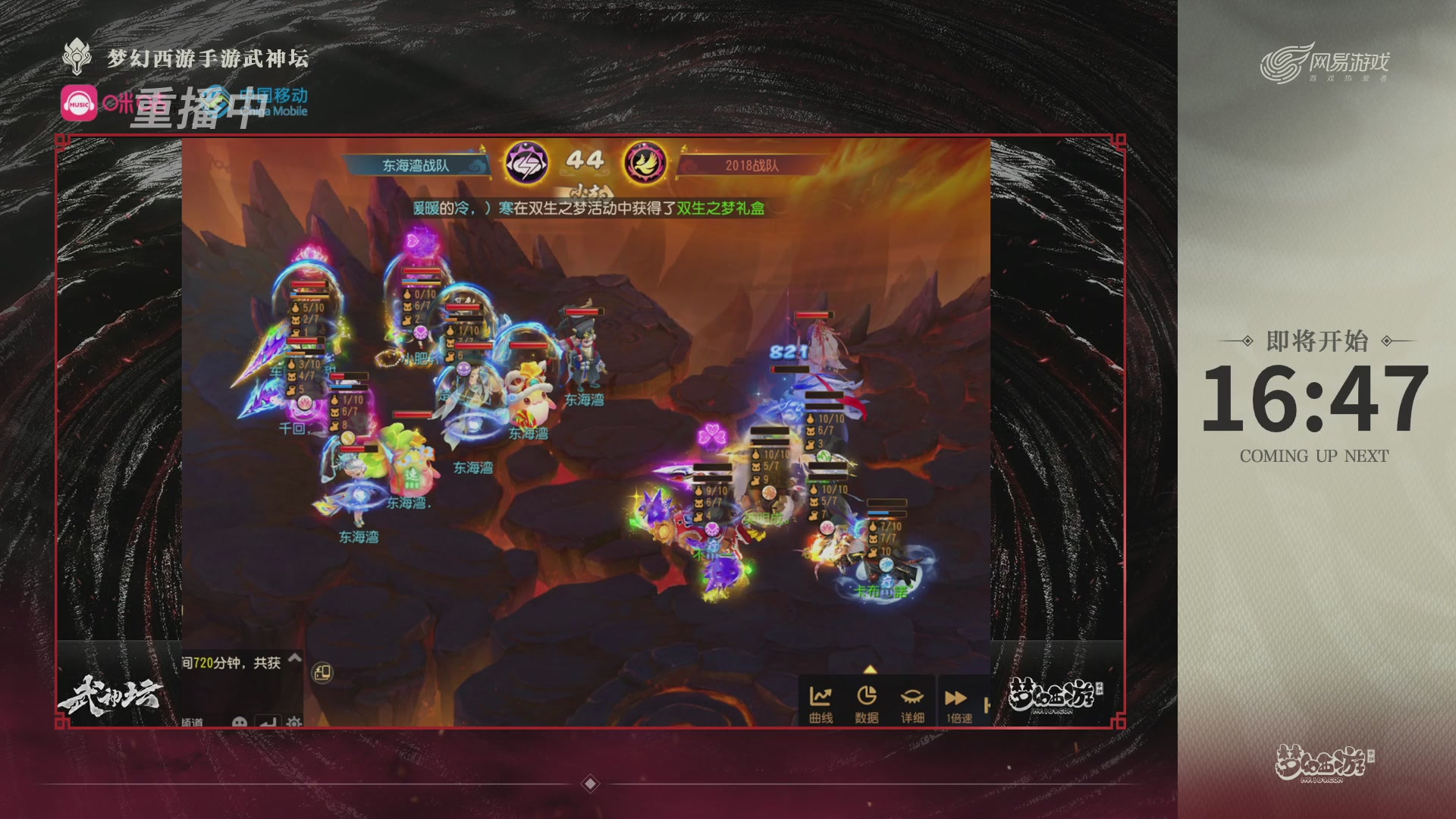Open the 频道 channel selector

(192, 722)
